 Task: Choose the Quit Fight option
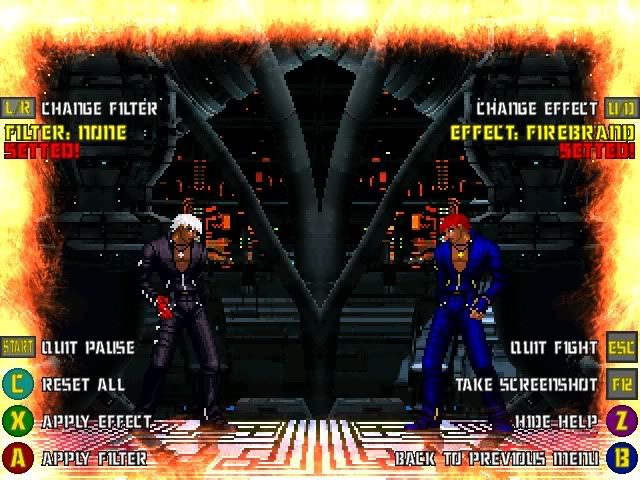click(x=553, y=348)
